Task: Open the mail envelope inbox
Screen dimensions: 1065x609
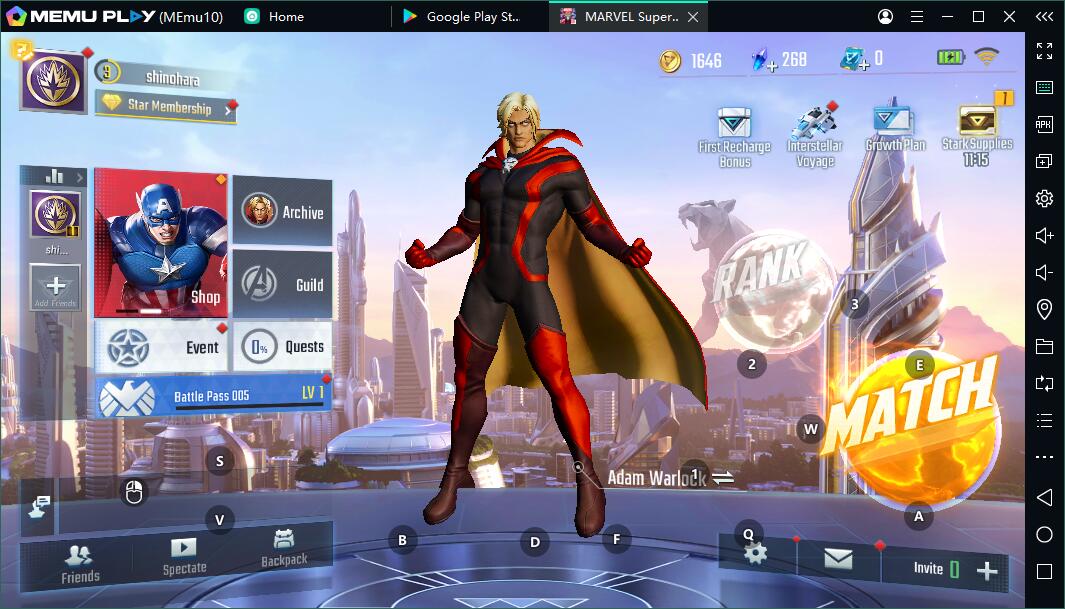Action: tap(838, 559)
